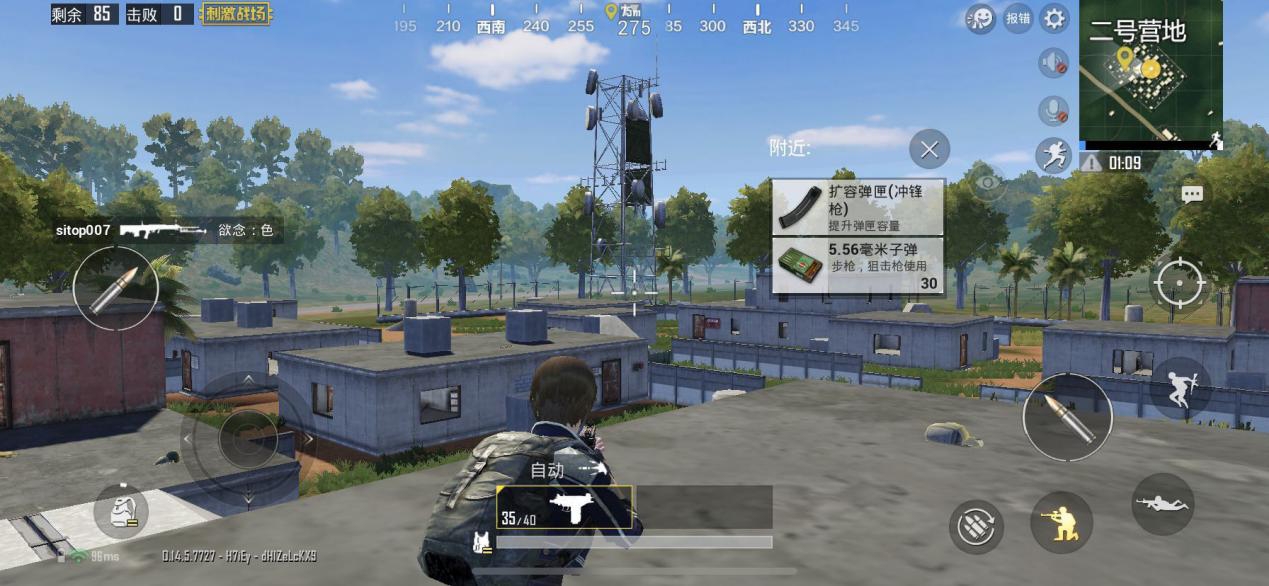Open the settings gear menu
Viewport: 1269px width, 586px height.
(x=1054, y=18)
